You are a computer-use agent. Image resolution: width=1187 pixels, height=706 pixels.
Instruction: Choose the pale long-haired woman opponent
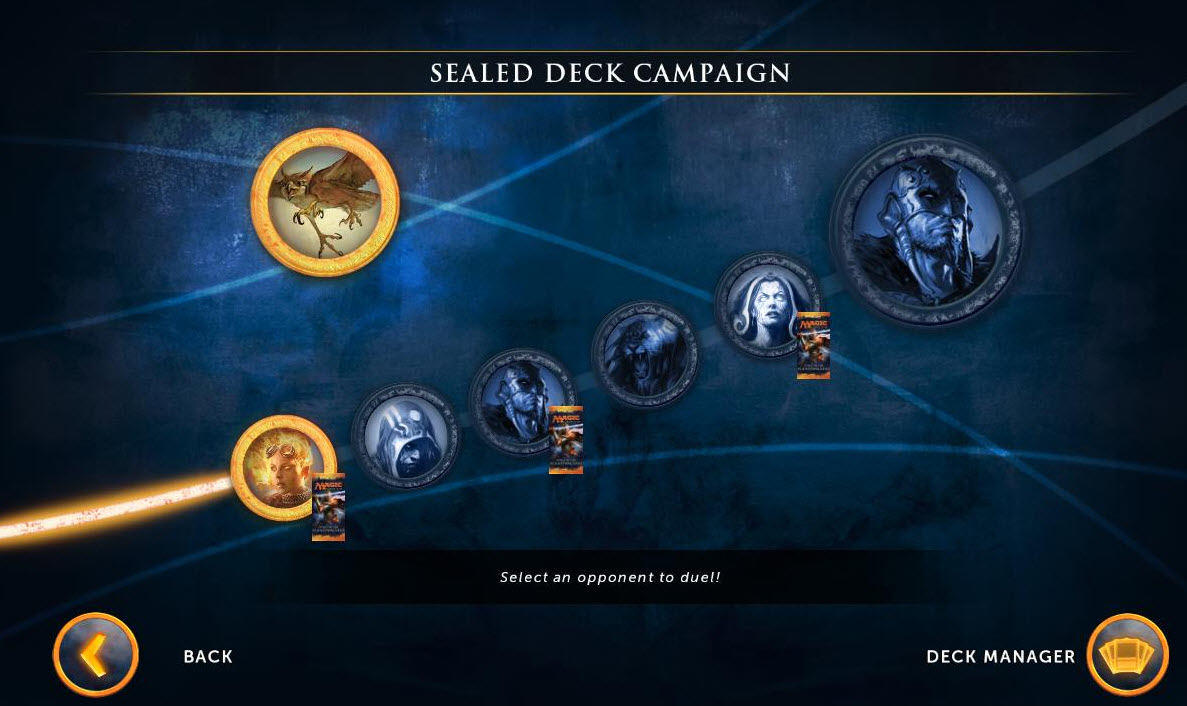click(x=764, y=303)
